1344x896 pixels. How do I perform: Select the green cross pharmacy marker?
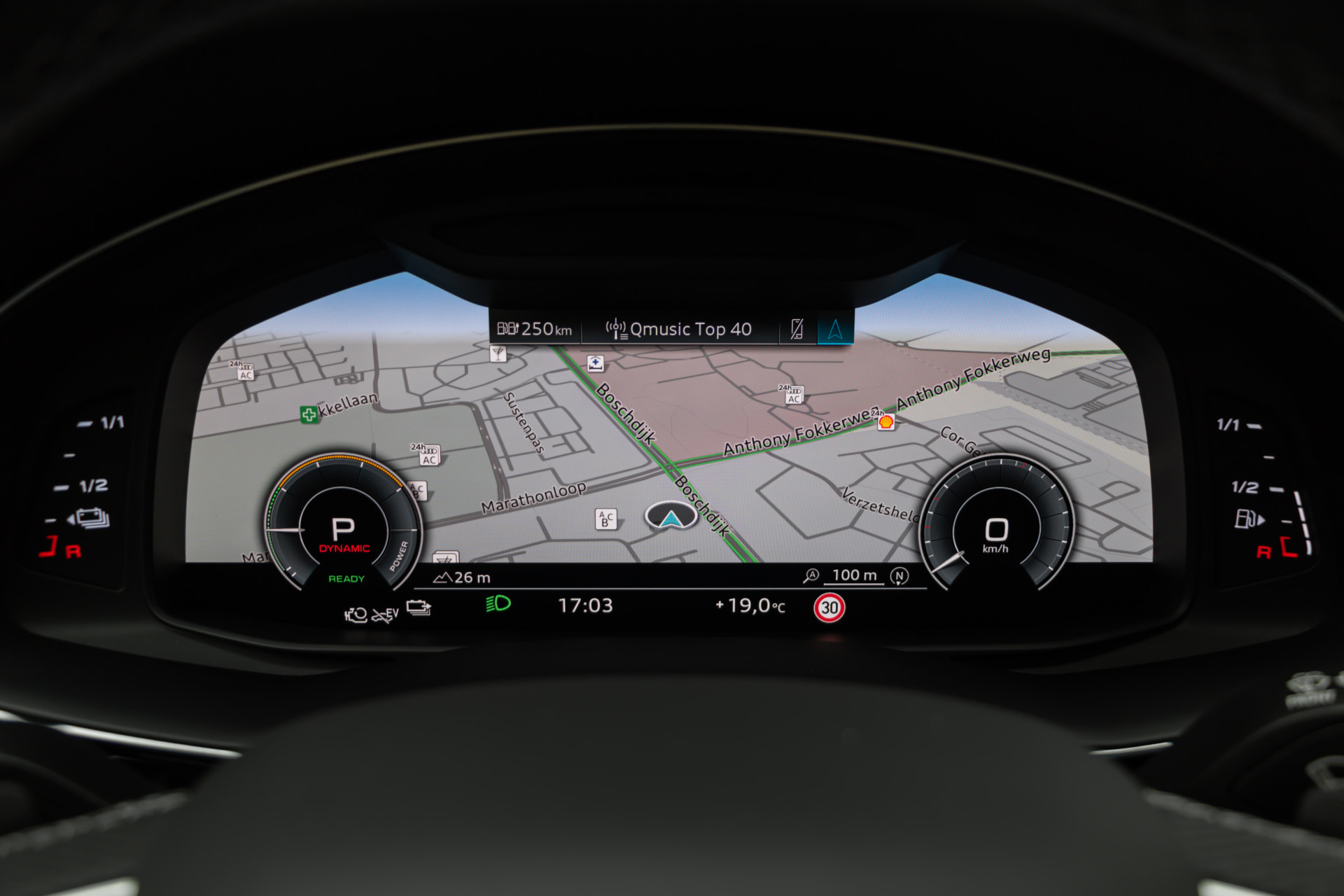coord(309,414)
